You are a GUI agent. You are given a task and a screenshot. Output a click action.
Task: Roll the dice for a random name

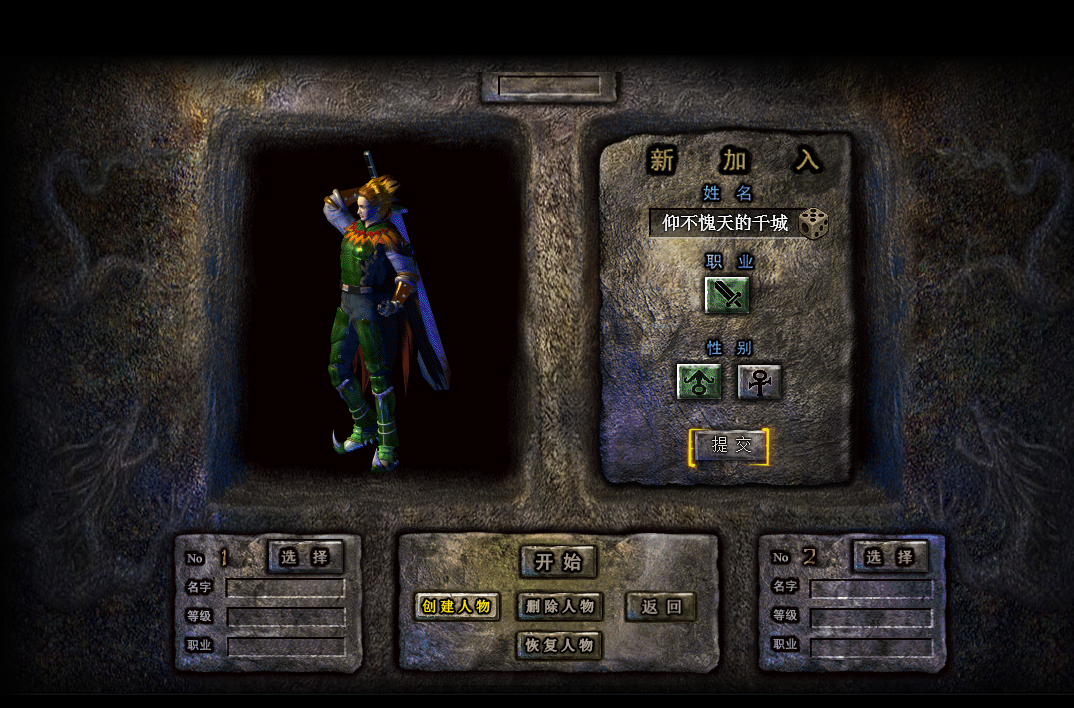pos(813,223)
